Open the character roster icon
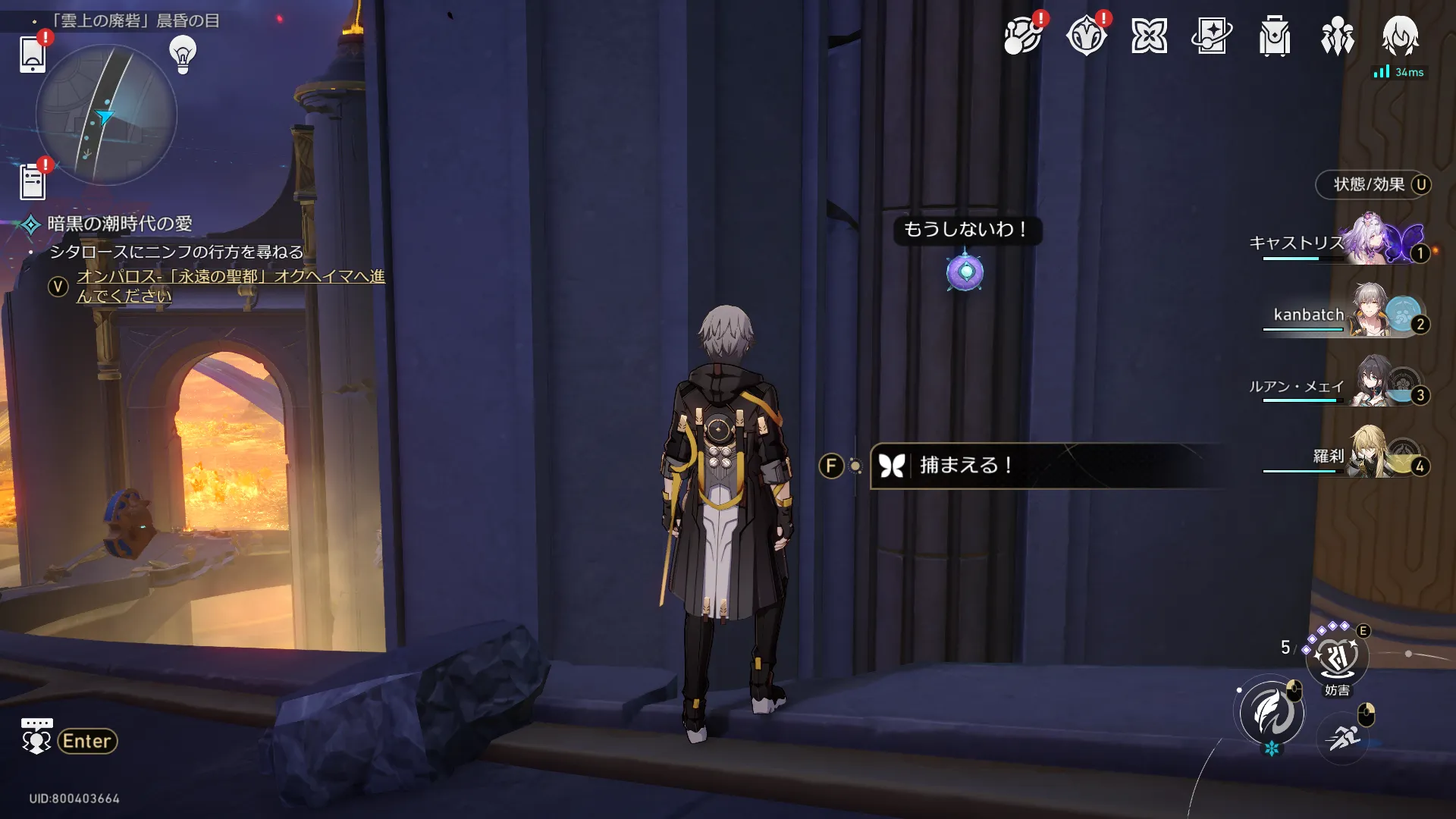1456x819 pixels. click(x=1337, y=36)
